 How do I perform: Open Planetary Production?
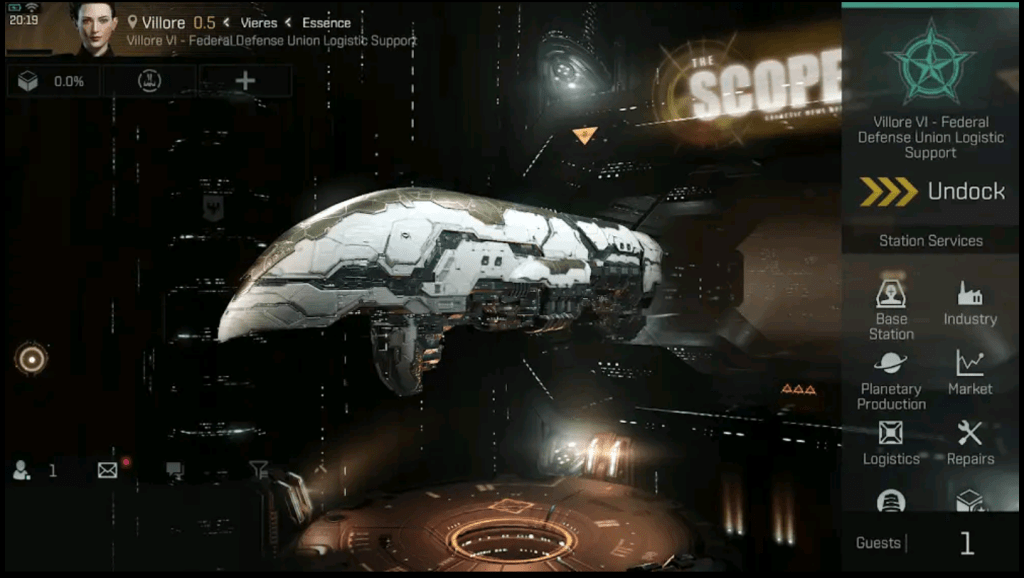point(891,381)
